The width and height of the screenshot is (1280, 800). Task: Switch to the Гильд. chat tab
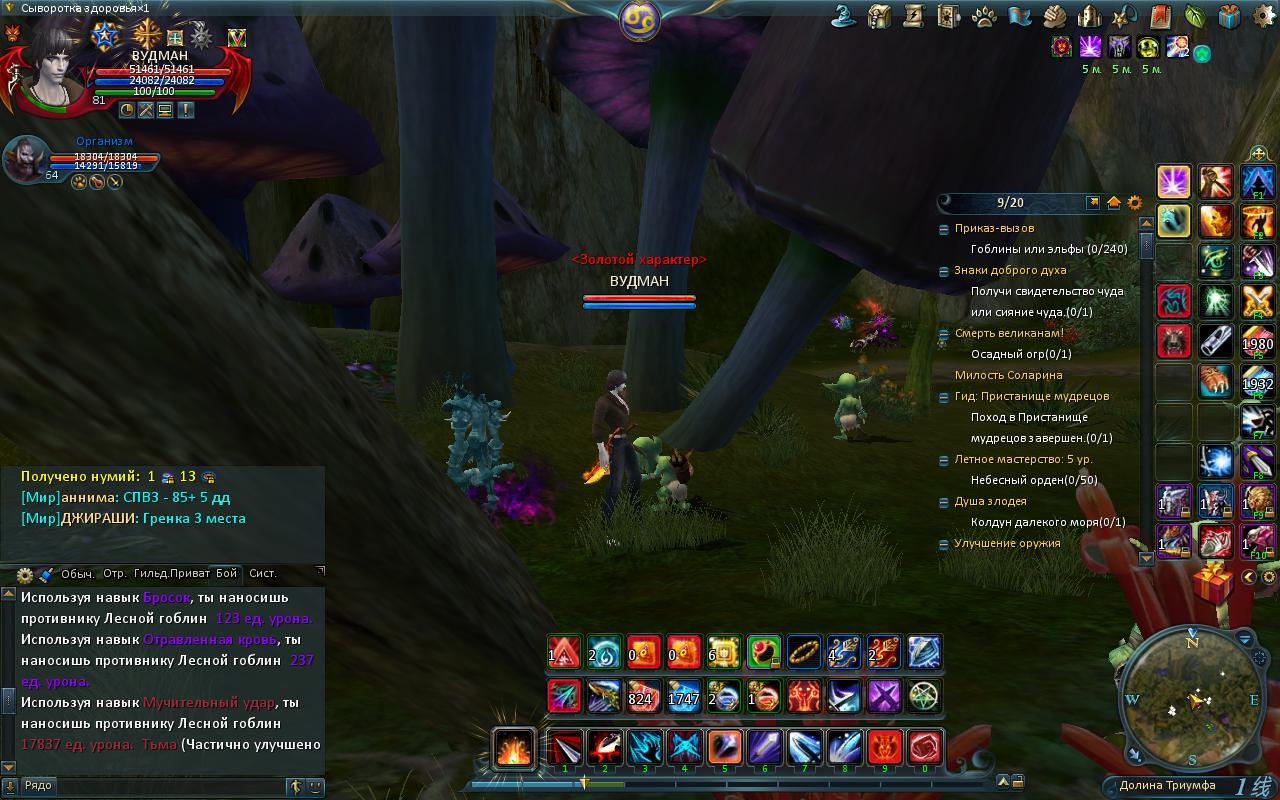pos(151,573)
